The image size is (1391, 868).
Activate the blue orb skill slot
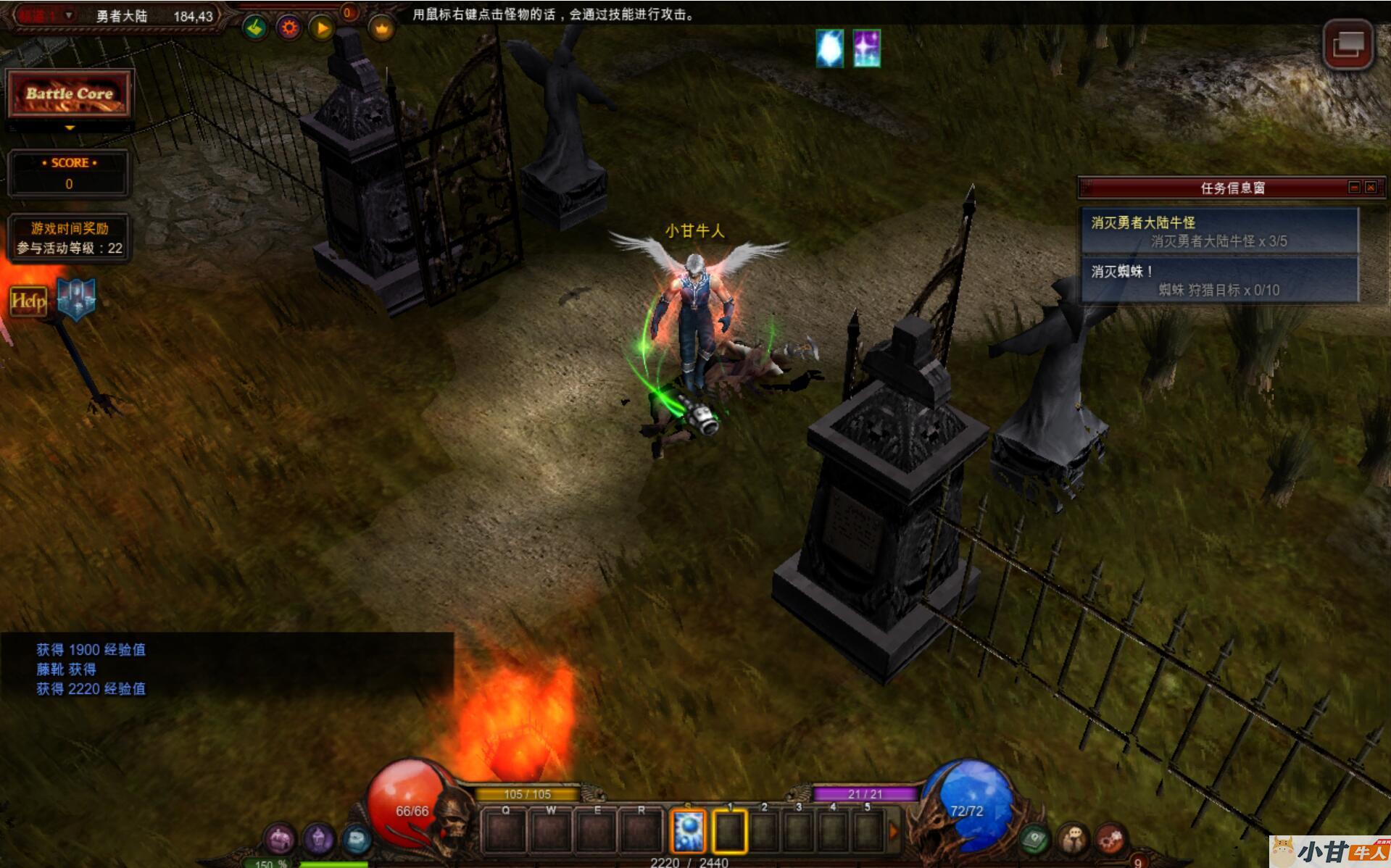(x=688, y=831)
